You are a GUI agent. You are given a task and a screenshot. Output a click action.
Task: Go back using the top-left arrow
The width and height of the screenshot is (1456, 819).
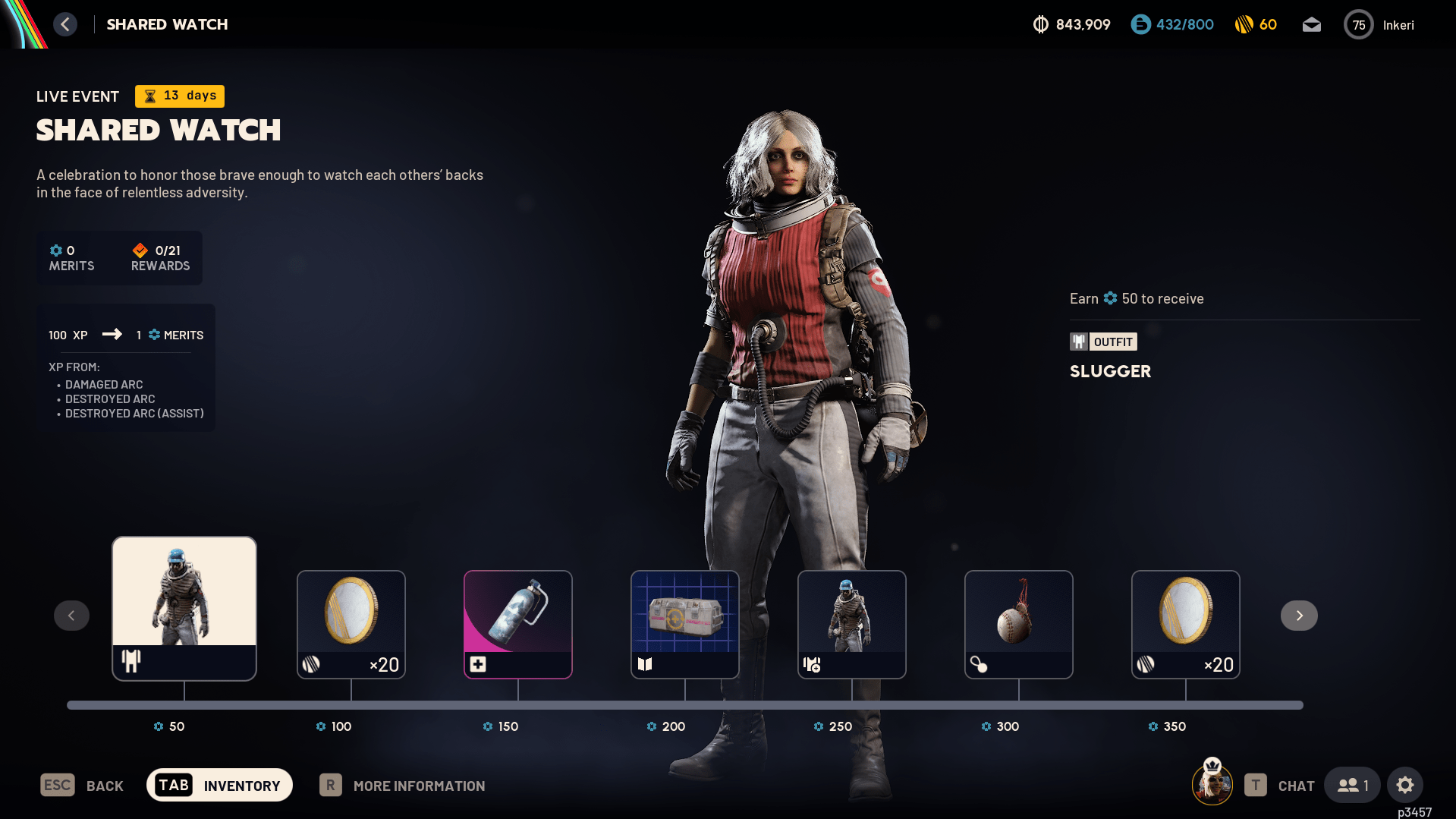tap(65, 24)
